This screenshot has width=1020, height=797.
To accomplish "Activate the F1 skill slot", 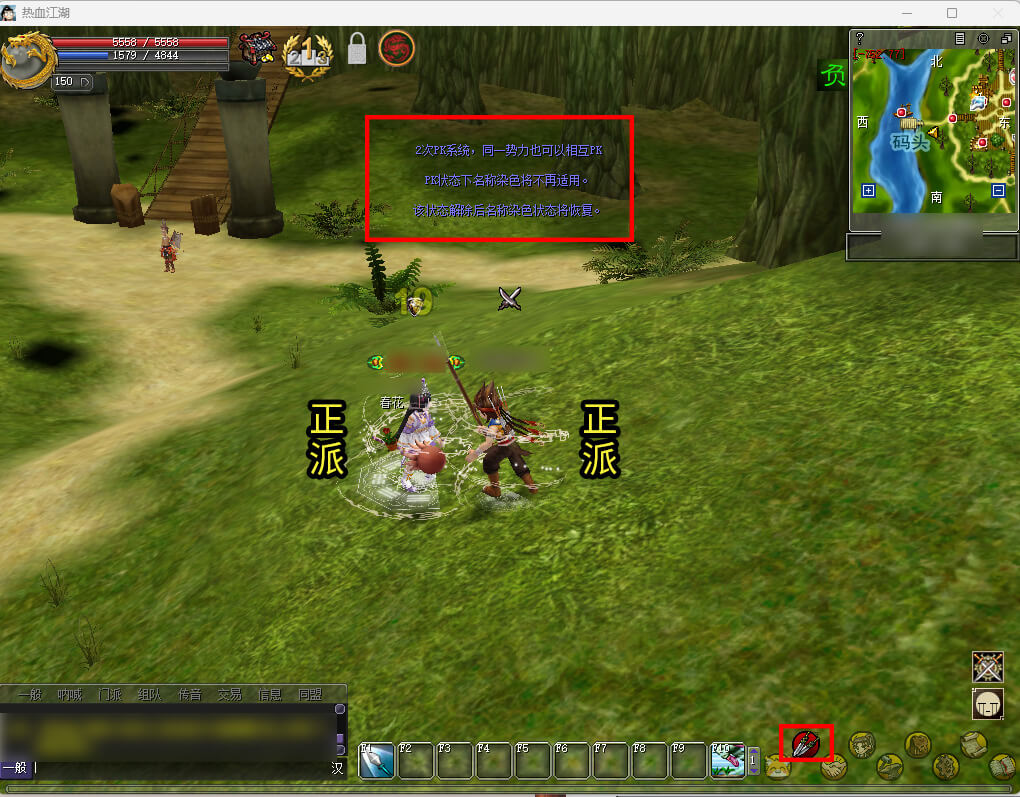I will [376, 761].
